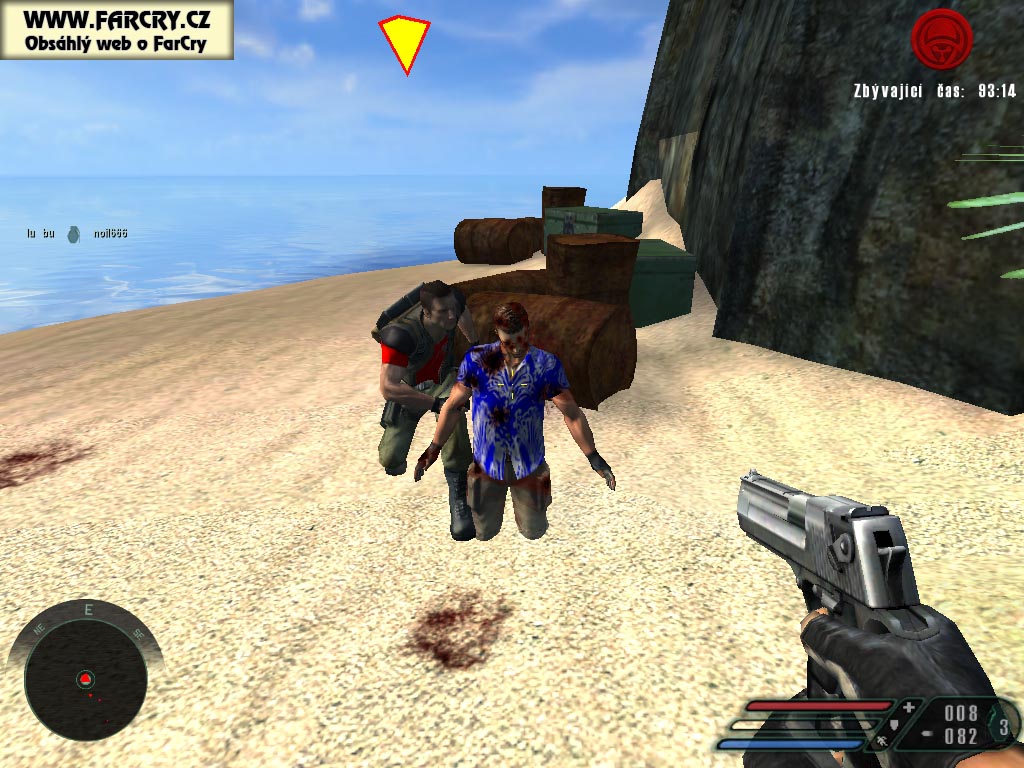
Task: Click the kill feed entry with noil666
Action: click(77, 234)
